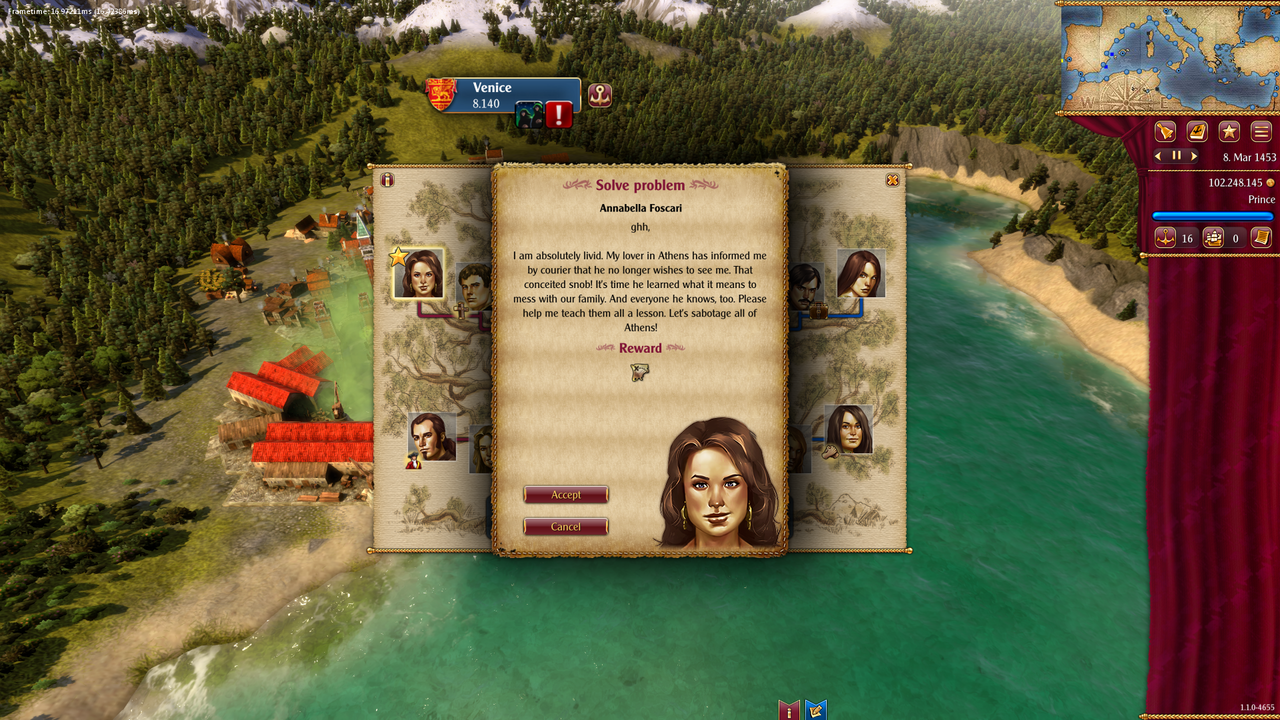Viewport: 1280px width, 720px height.
Task: Click the plague warning icon near Venice banner
Action: pos(527,113)
